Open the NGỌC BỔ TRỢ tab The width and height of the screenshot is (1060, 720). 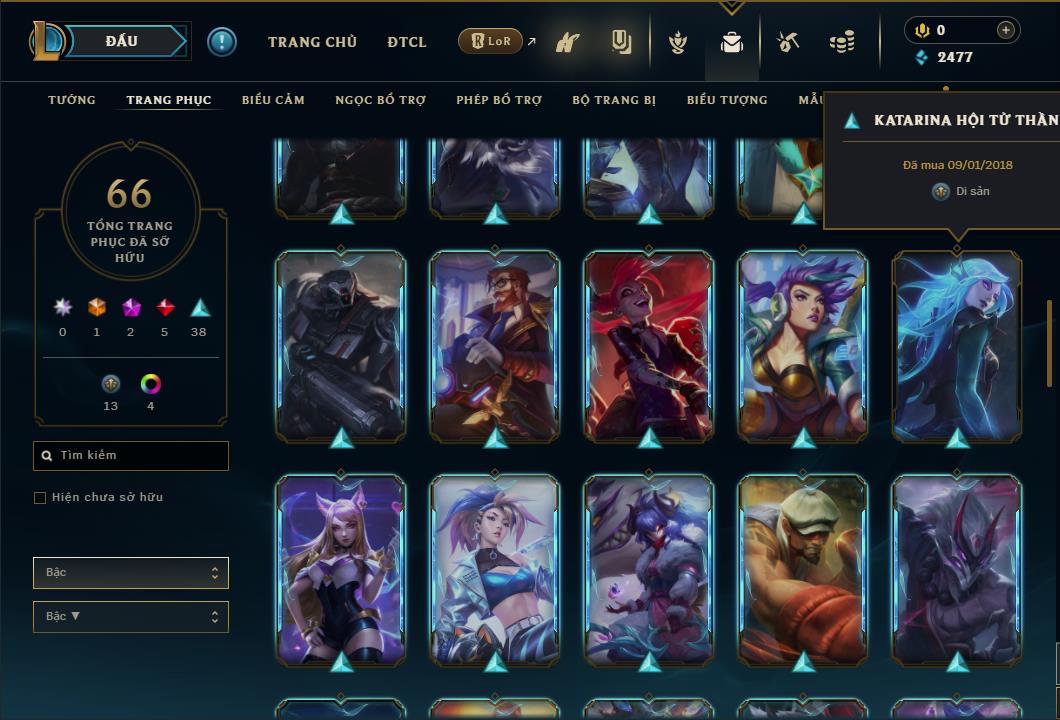tap(380, 100)
